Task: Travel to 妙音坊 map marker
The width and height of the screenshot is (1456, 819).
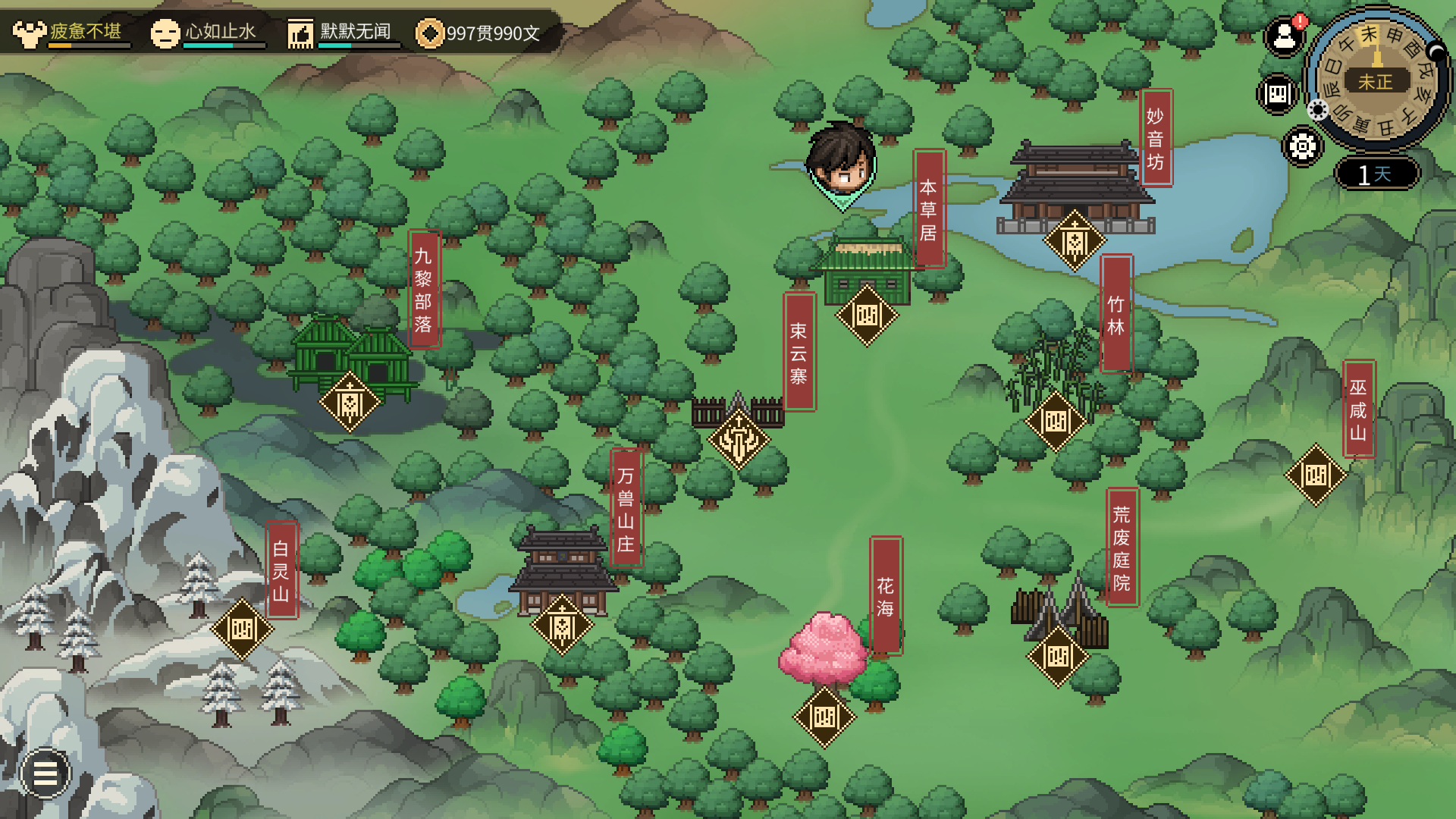Action: (1075, 241)
